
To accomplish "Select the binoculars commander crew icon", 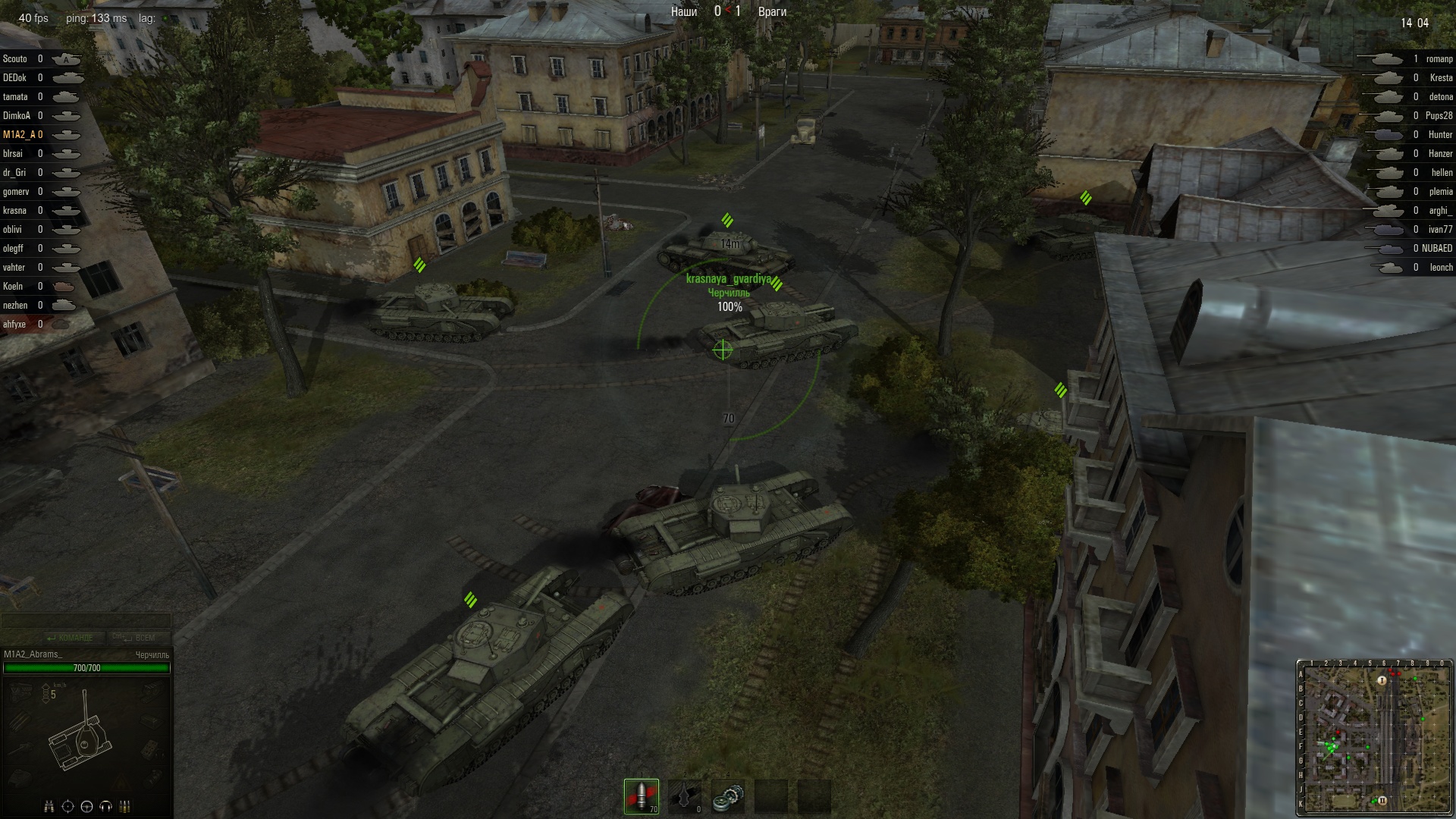I will pyautogui.click(x=49, y=806).
